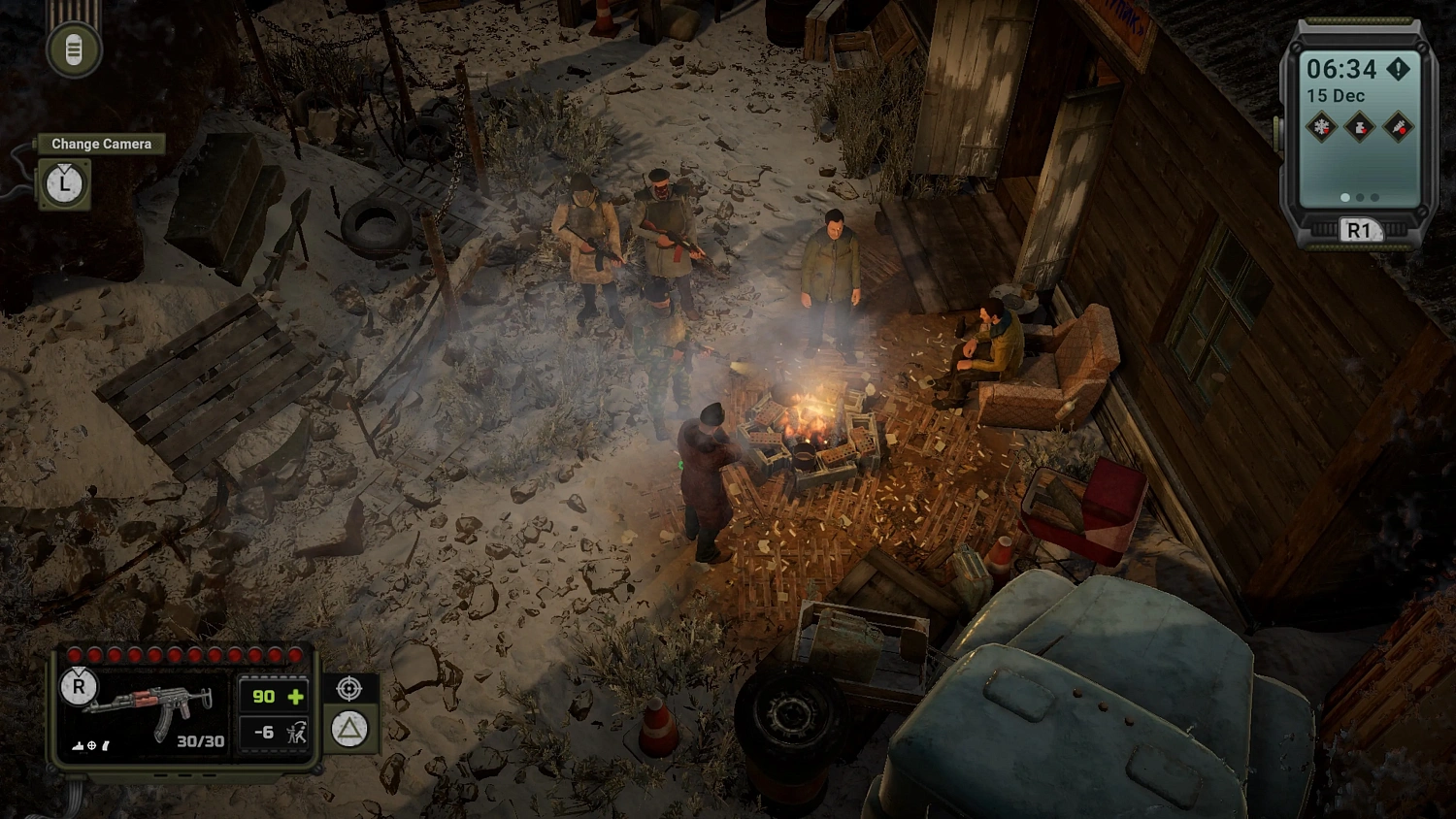Select the scope attachment icon

coord(92,745)
